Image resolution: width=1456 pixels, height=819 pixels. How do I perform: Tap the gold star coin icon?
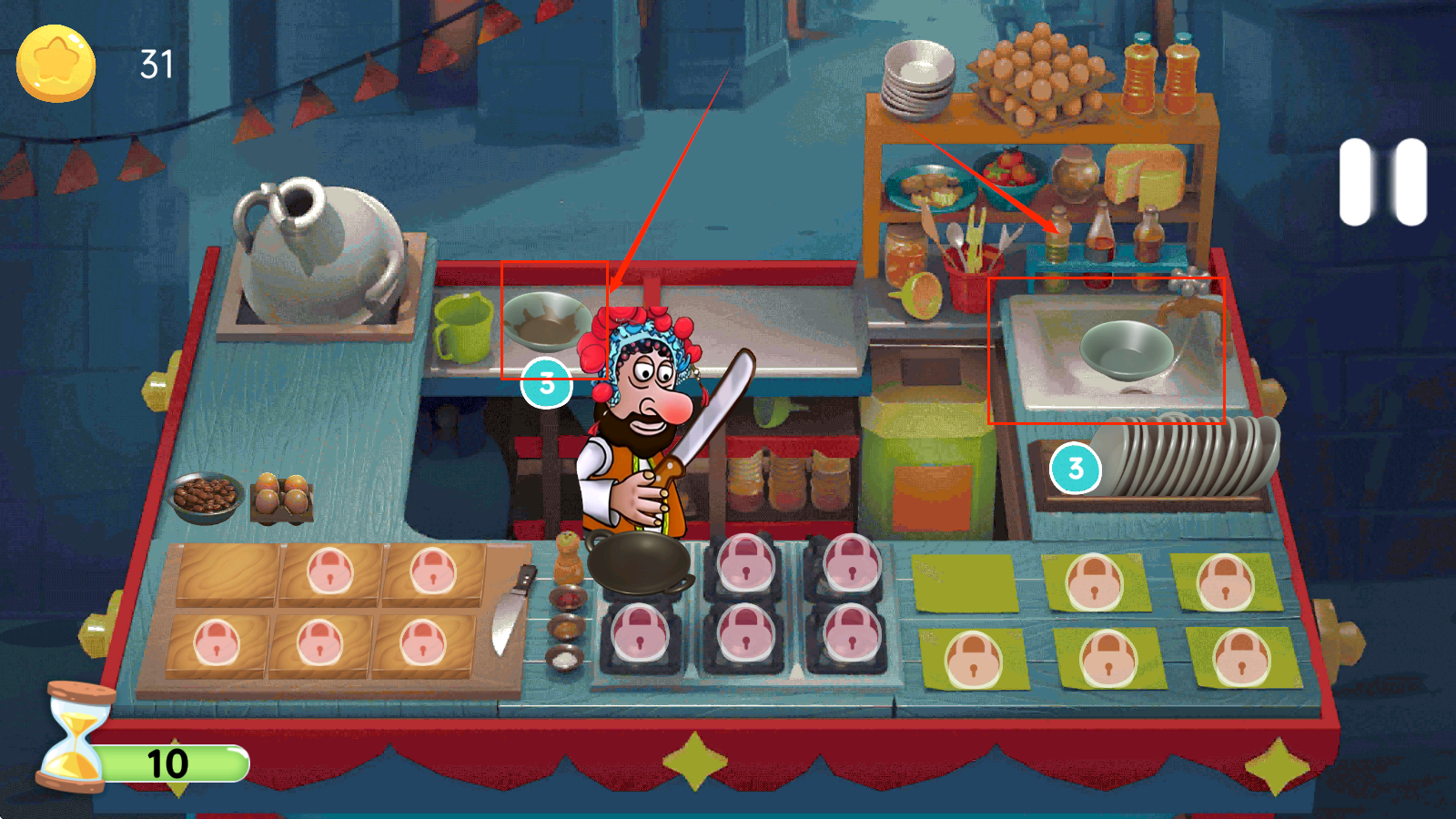[56, 64]
